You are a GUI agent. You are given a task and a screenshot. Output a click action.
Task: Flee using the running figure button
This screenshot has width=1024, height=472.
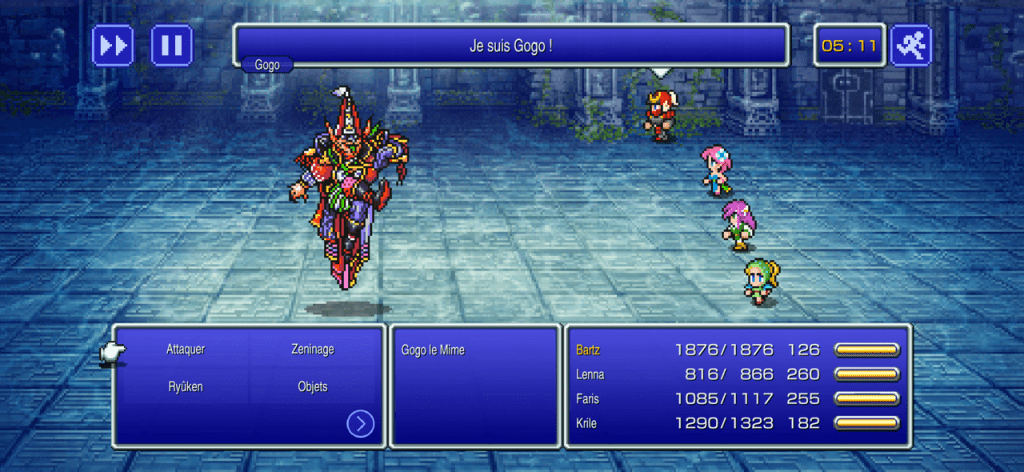[x=911, y=45]
